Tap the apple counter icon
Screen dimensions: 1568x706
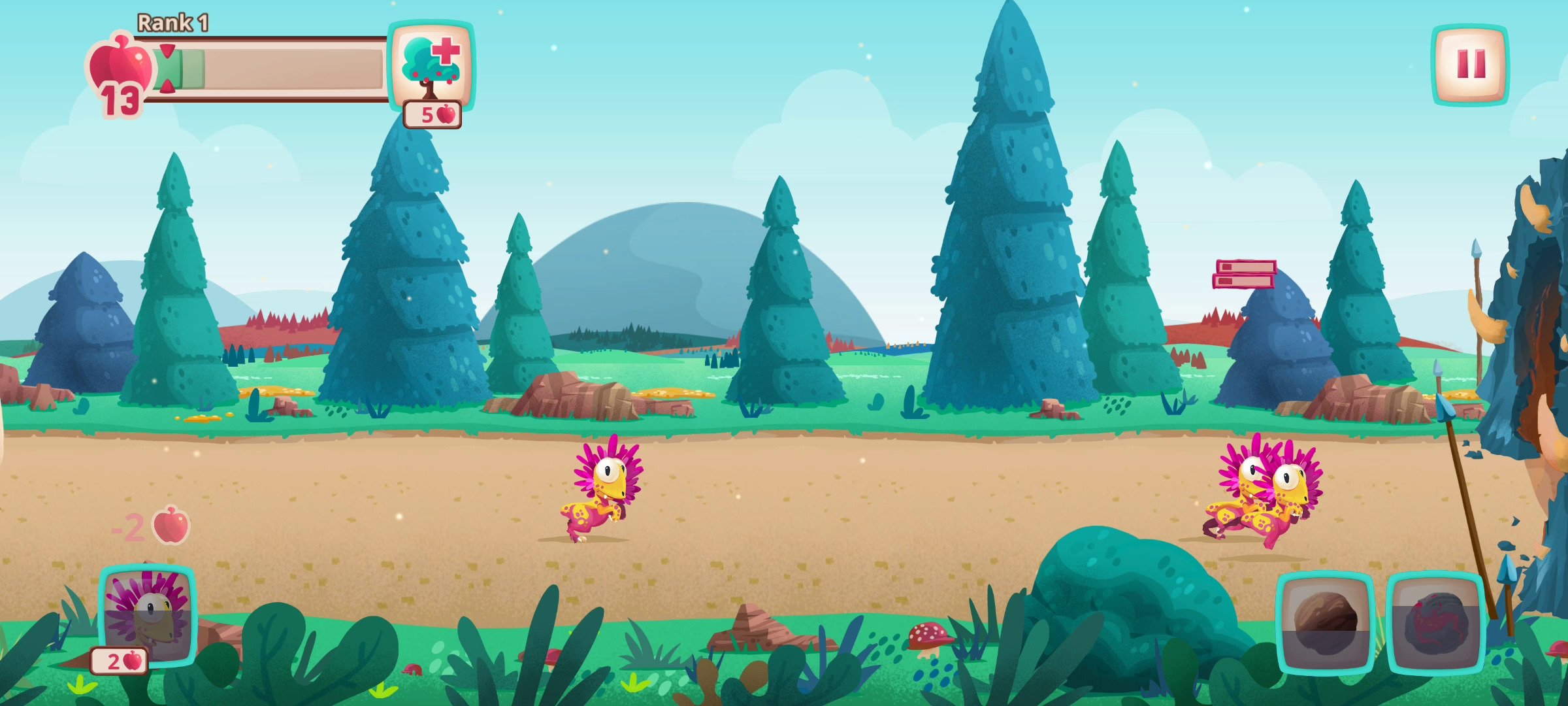click(119, 66)
